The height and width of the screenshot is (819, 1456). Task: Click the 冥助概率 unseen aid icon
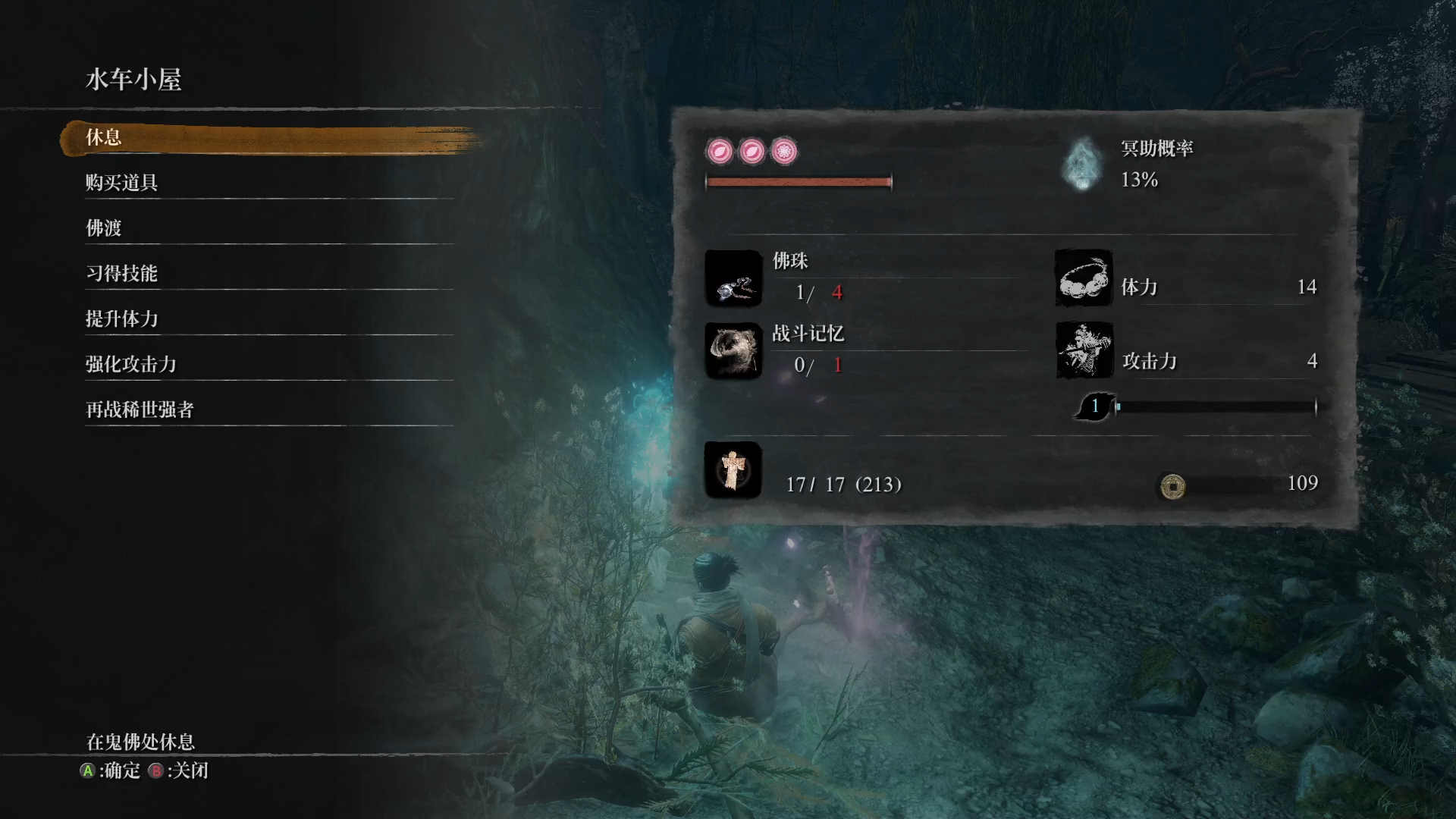tap(1082, 164)
